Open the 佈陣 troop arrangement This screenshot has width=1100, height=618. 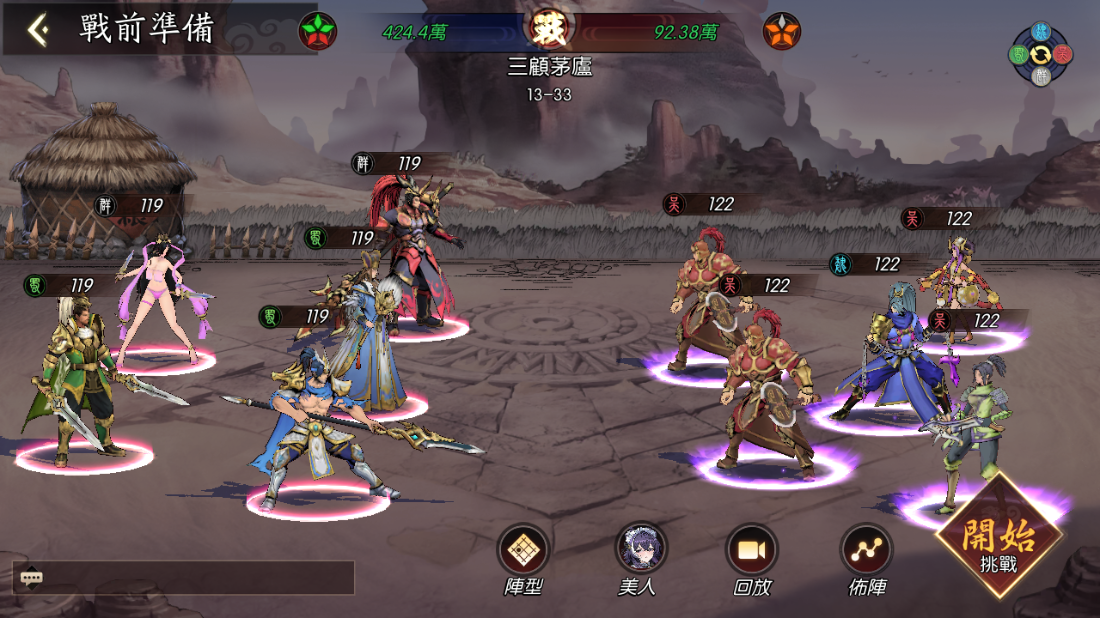(866, 549)
